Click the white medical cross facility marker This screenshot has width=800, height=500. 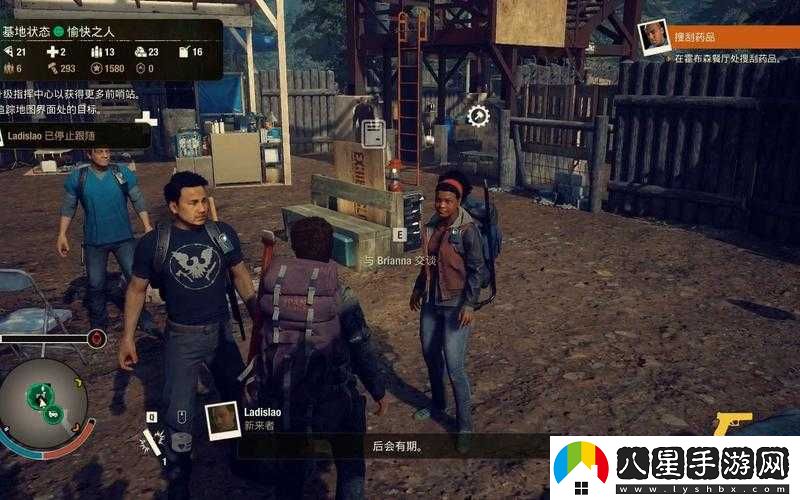click(x=147, y=119)
